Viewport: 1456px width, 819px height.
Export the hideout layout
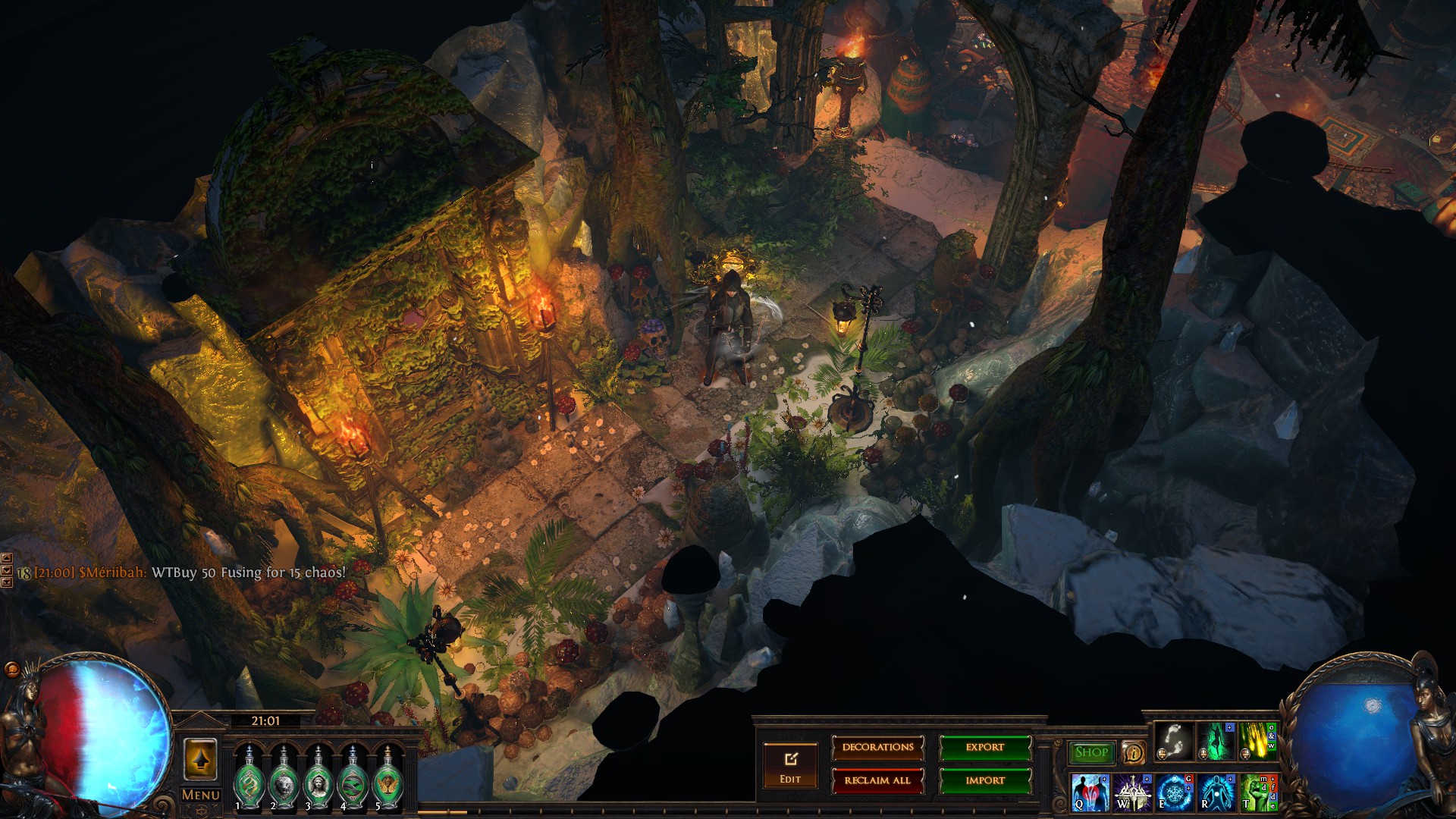[x=985, y=748]
